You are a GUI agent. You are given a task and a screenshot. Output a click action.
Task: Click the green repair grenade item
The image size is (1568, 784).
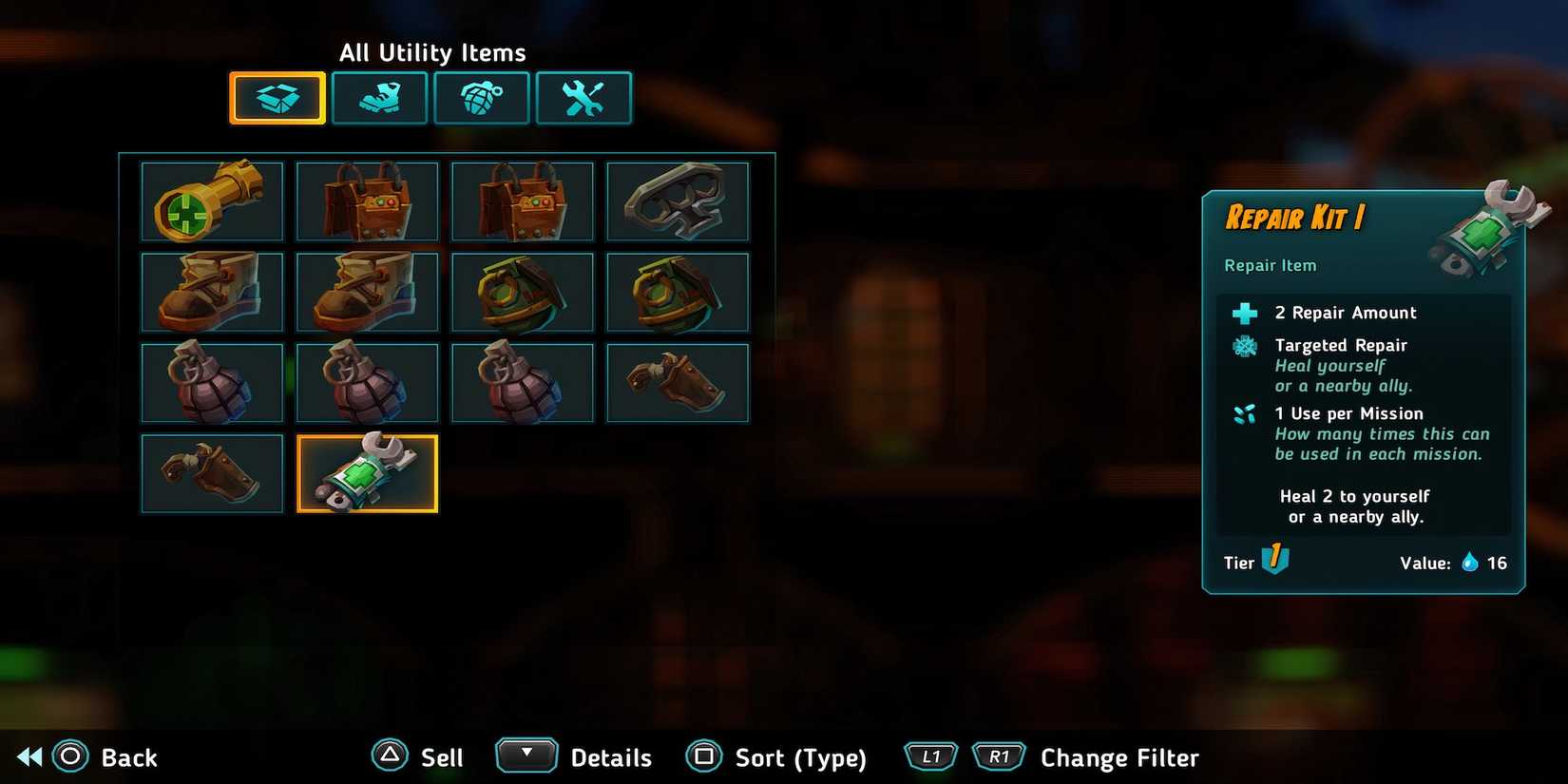pyautogui.click(x=523, y=292)
